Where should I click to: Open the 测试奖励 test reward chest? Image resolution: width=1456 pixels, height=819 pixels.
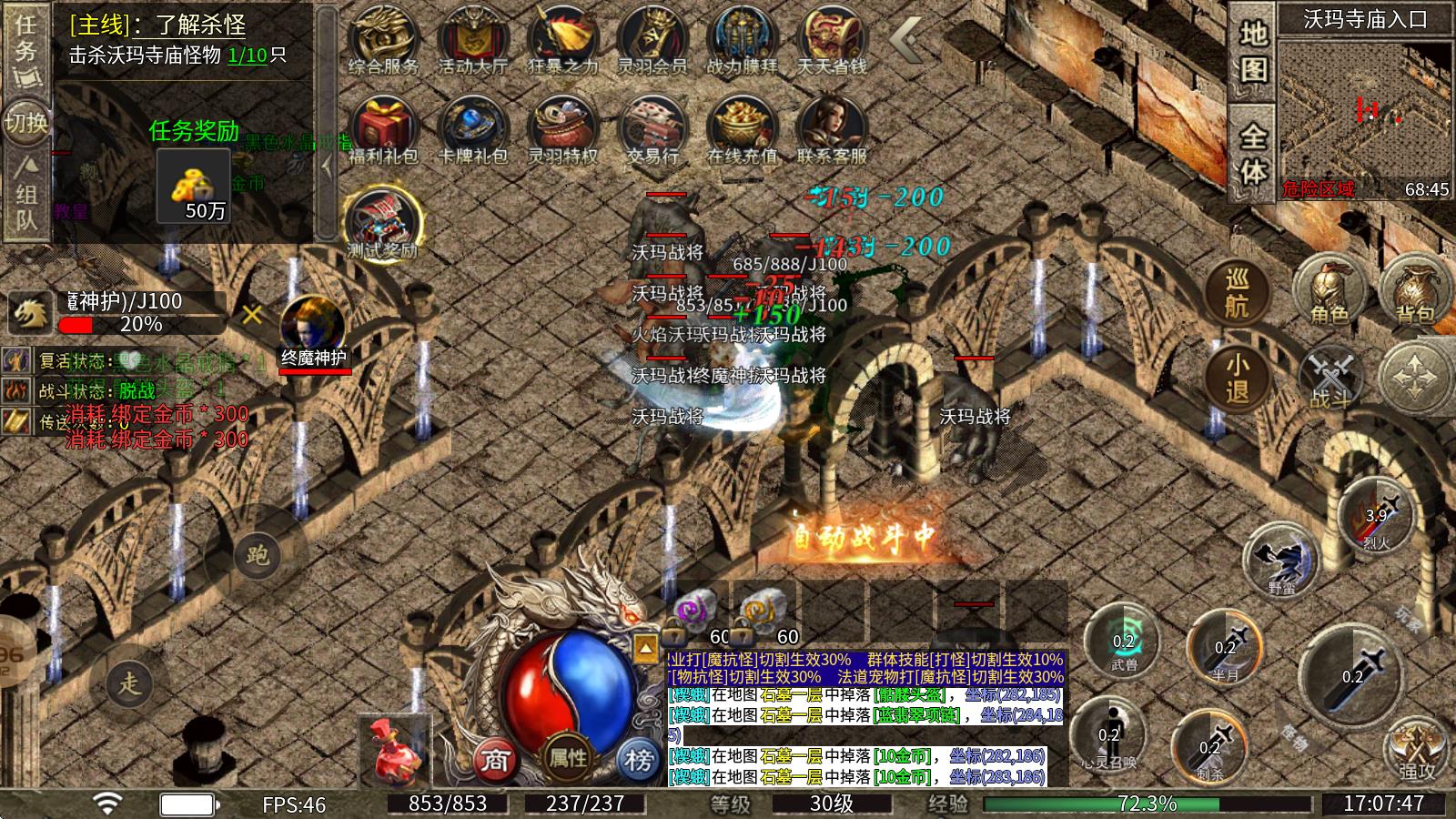383,223
